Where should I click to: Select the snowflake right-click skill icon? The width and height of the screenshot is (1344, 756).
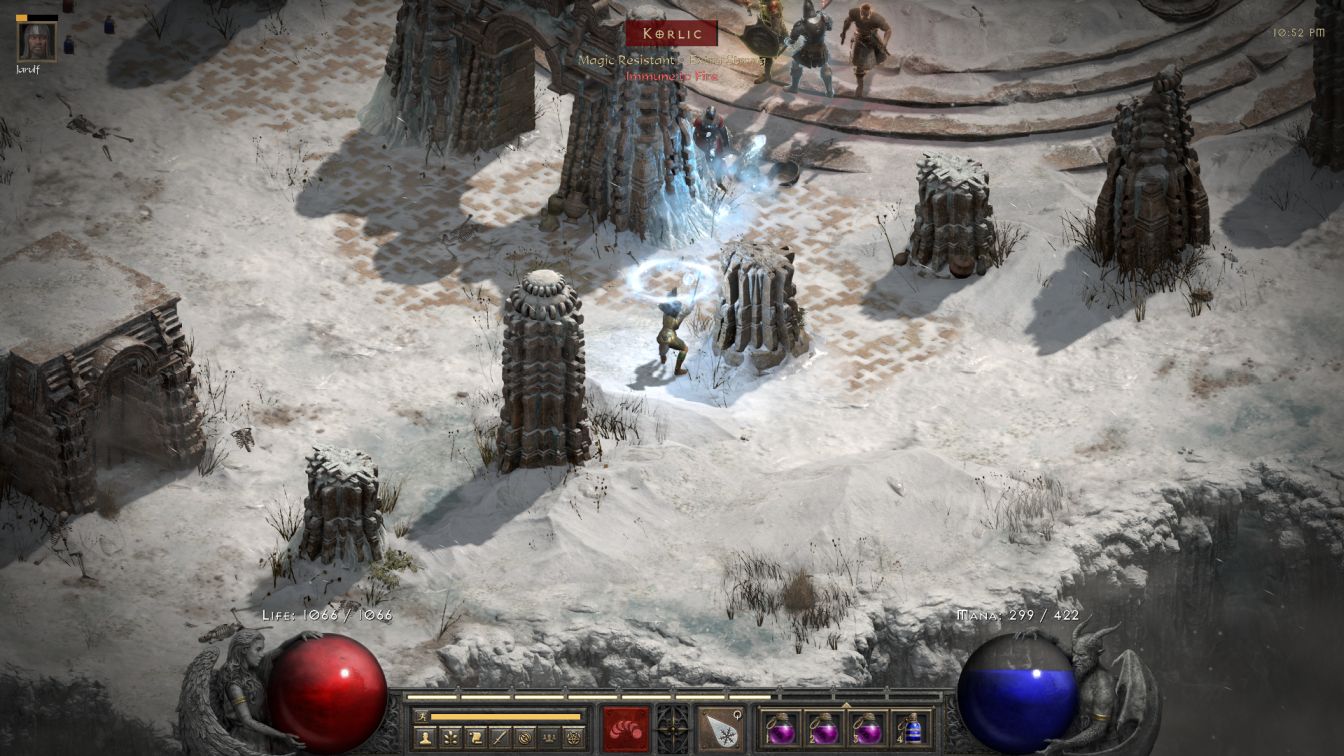720,728
